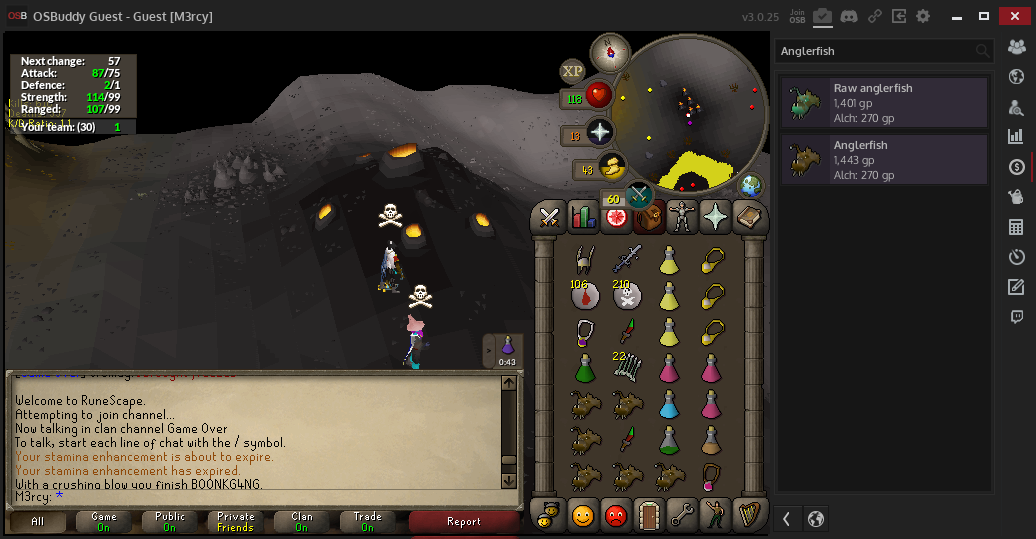1036x539 pixels.
Task: Open the Worn Equipment tab
Action: pos(682,216)
